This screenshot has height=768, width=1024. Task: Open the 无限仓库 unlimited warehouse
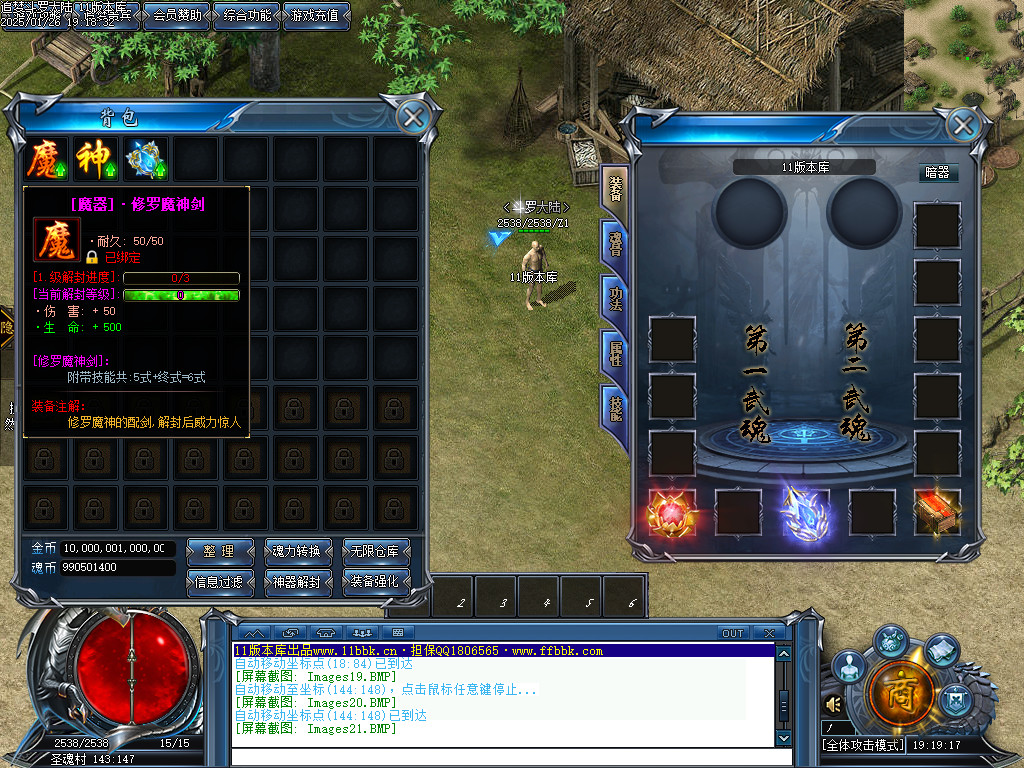point(375,551)
